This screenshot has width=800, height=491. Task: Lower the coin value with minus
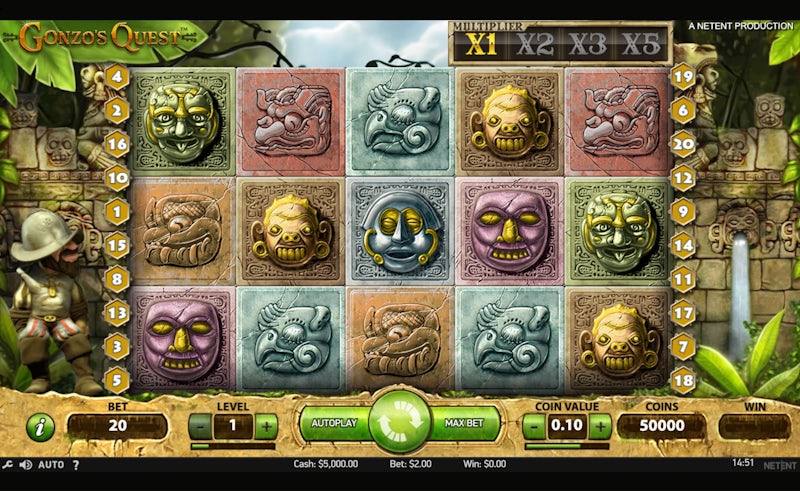pos(535,426)
